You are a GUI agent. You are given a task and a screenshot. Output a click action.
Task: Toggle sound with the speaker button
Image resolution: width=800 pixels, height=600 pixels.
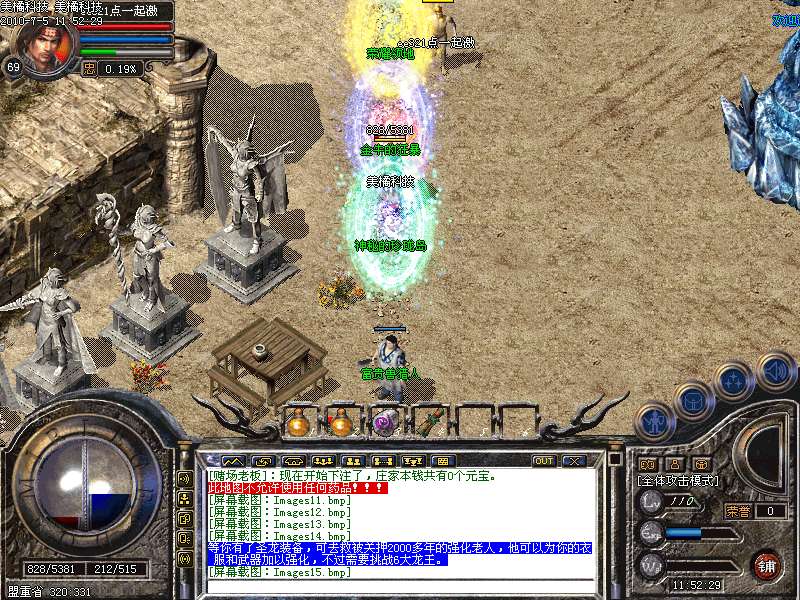(775, 371)
